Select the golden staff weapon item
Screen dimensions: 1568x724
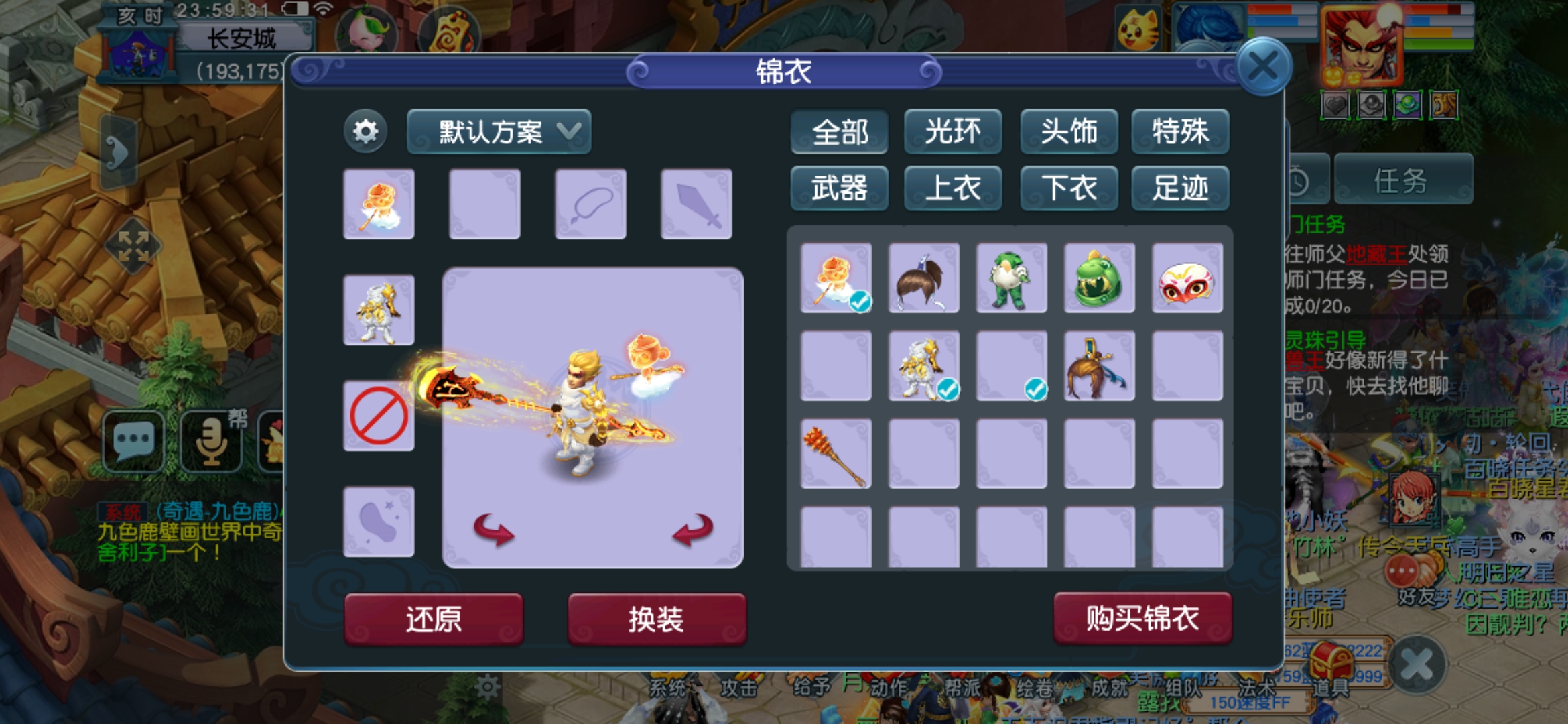pos(837,452)
